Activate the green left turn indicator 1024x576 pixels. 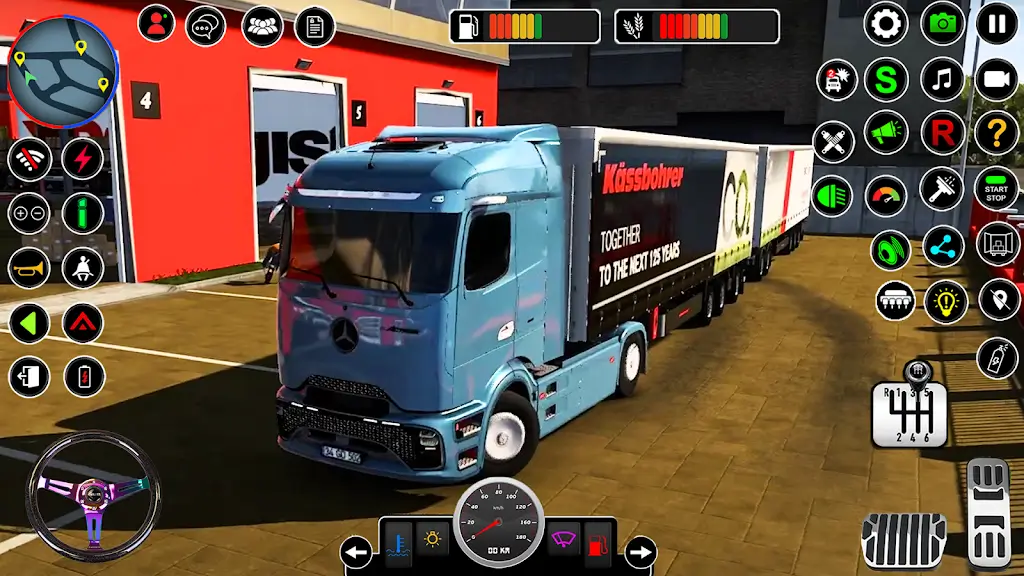(29, 322)
